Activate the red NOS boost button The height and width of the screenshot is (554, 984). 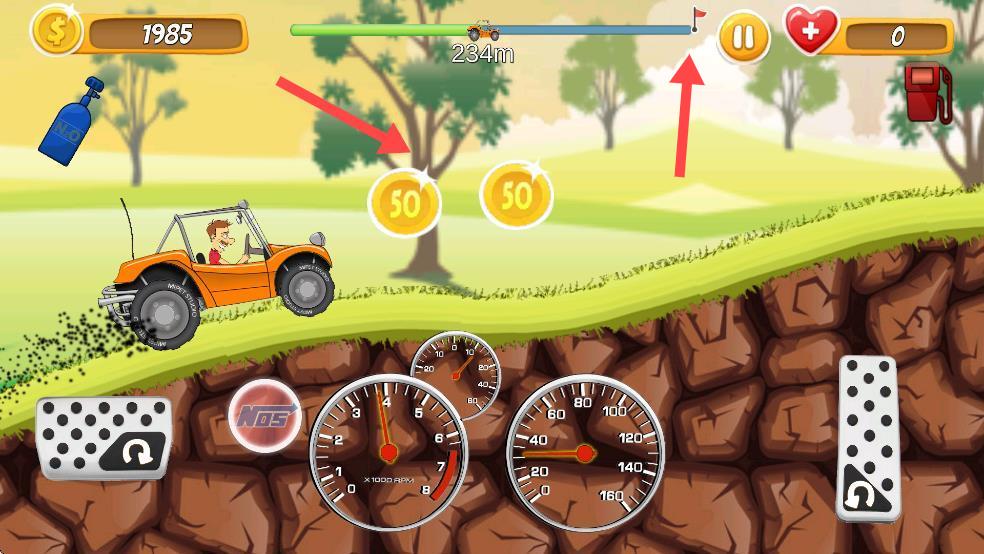(265, 415)
